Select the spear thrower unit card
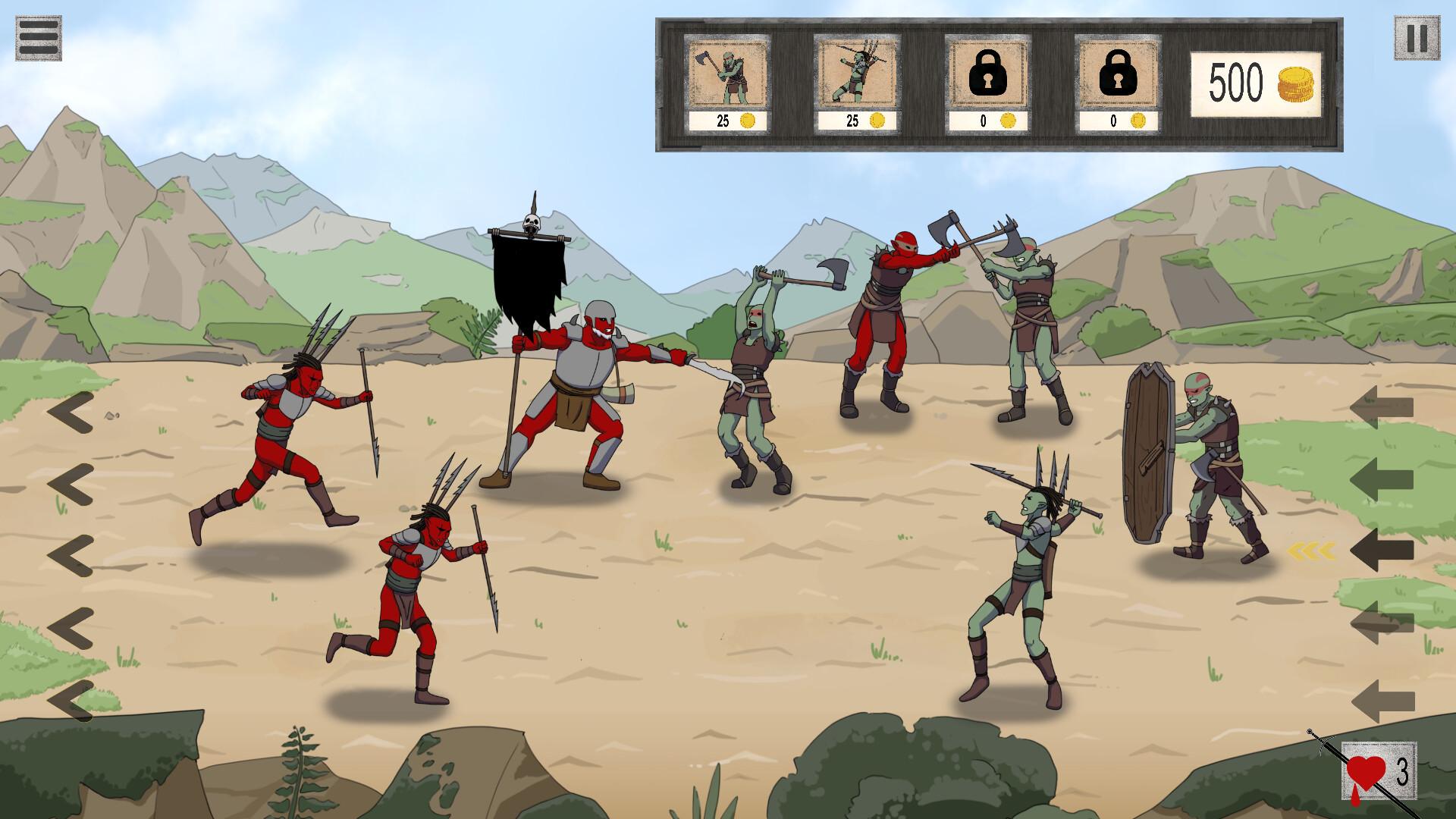This screenshot has height=819, width=1456. click(855, 72)
